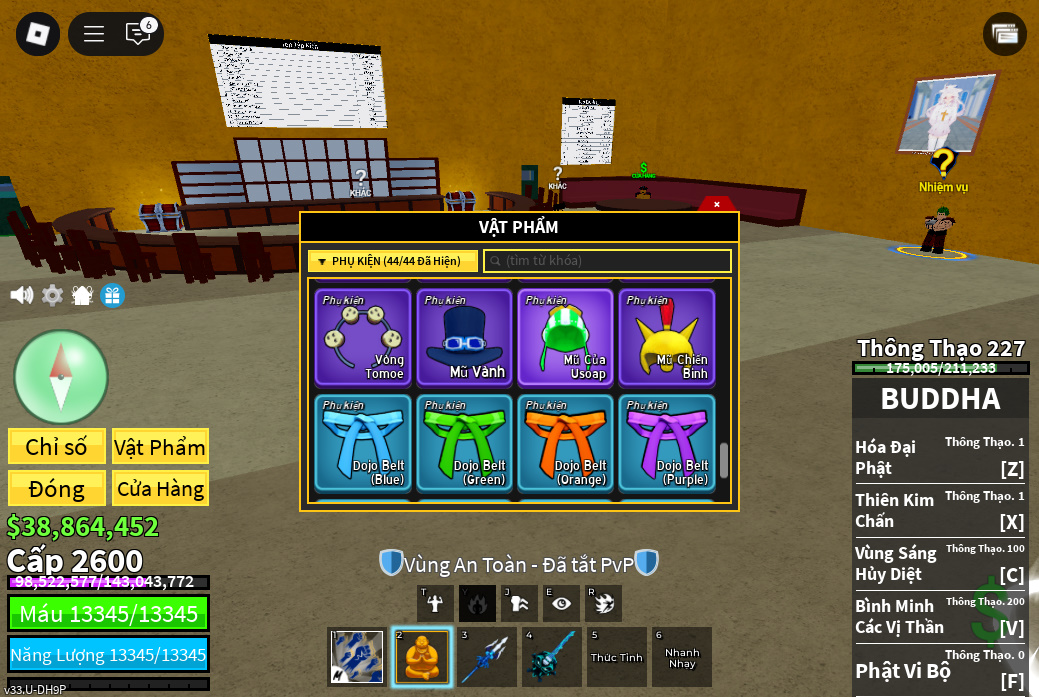The width and height of the screenshot is (1039, 697).
Task: Toggle the Vật Phẩm inventory button
Action: tap(160, 447)
